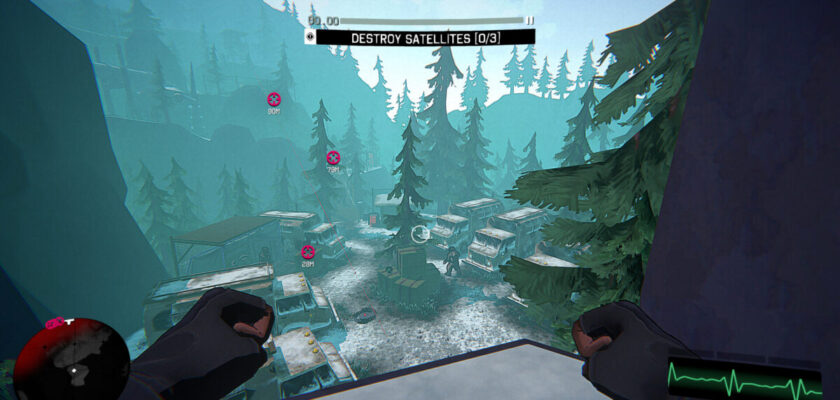Viewport: 840px width, 400px height.
Task: Click the pink satellite cluster on the radar rim
Action: (57, 322)
